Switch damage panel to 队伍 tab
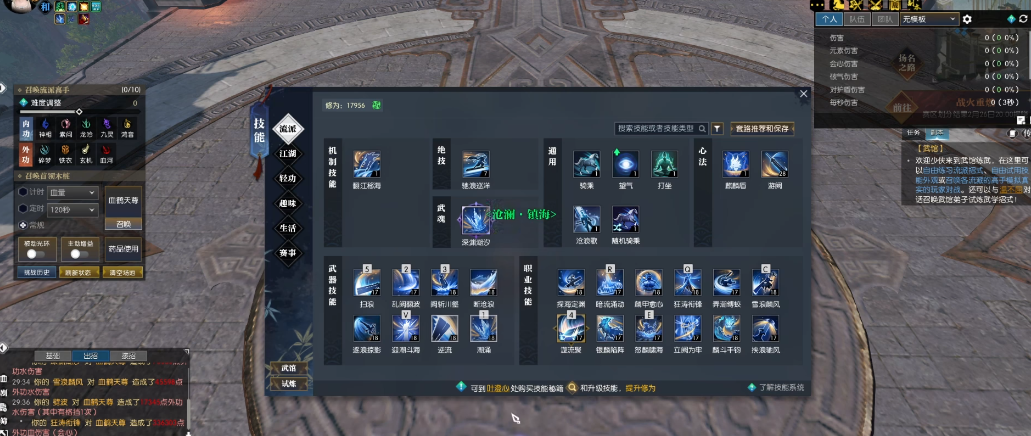 tap(856, 18)
